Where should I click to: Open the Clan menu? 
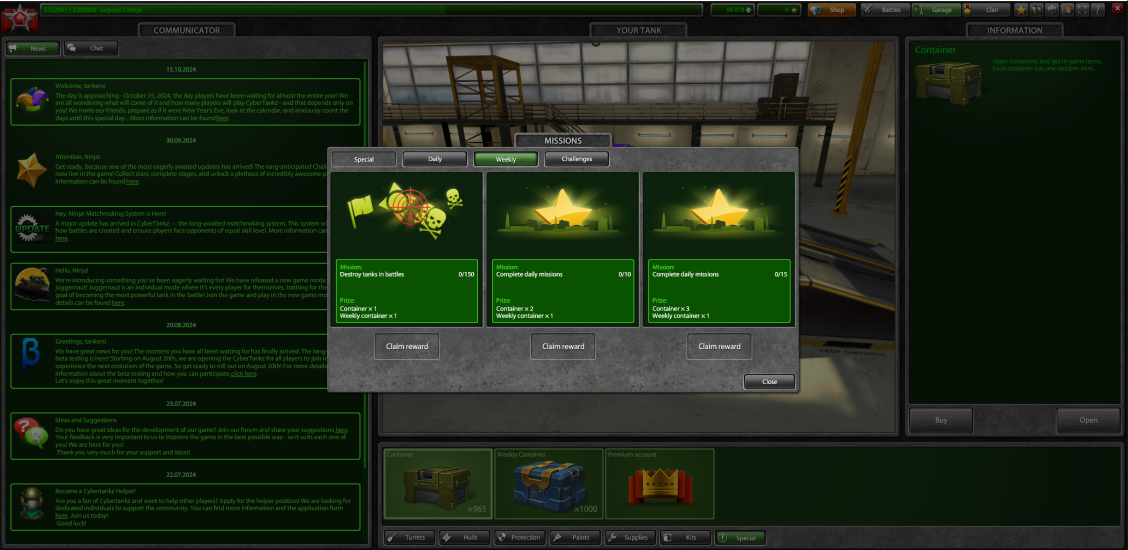tap(985, 10)
